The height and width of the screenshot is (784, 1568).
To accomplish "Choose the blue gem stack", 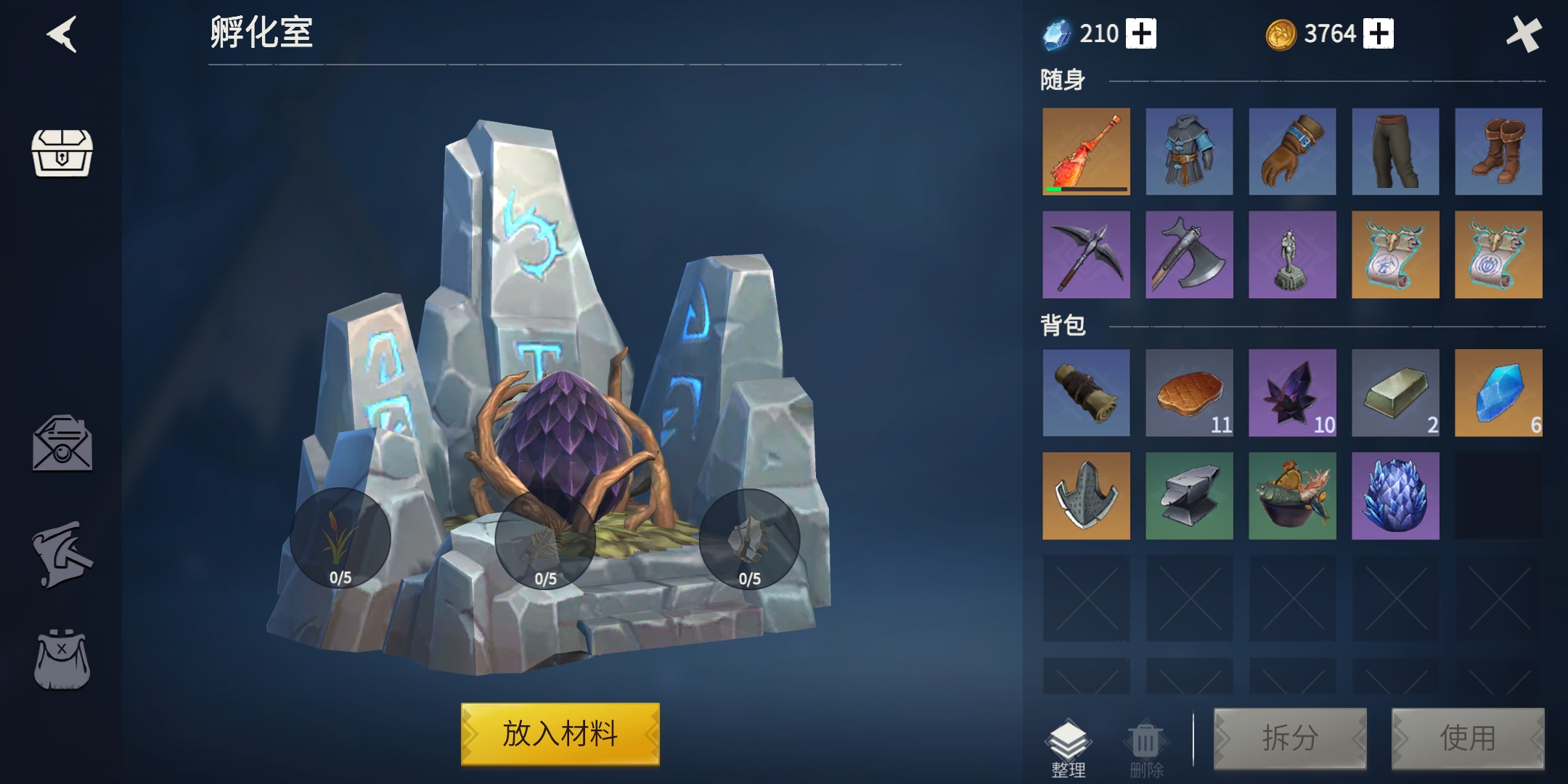I will pos(1498,393).
